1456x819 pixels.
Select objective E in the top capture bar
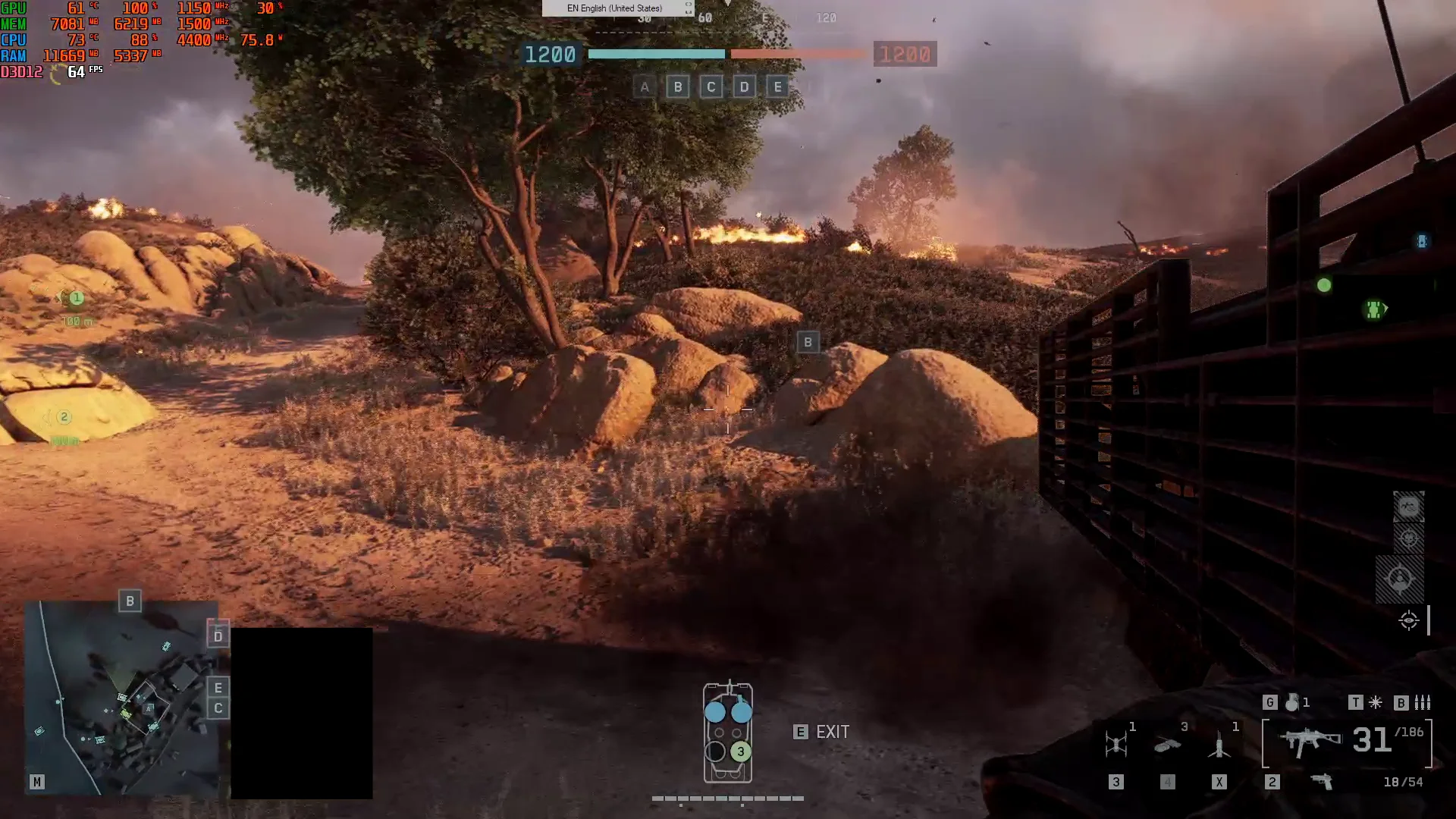[x=777, y=87]
